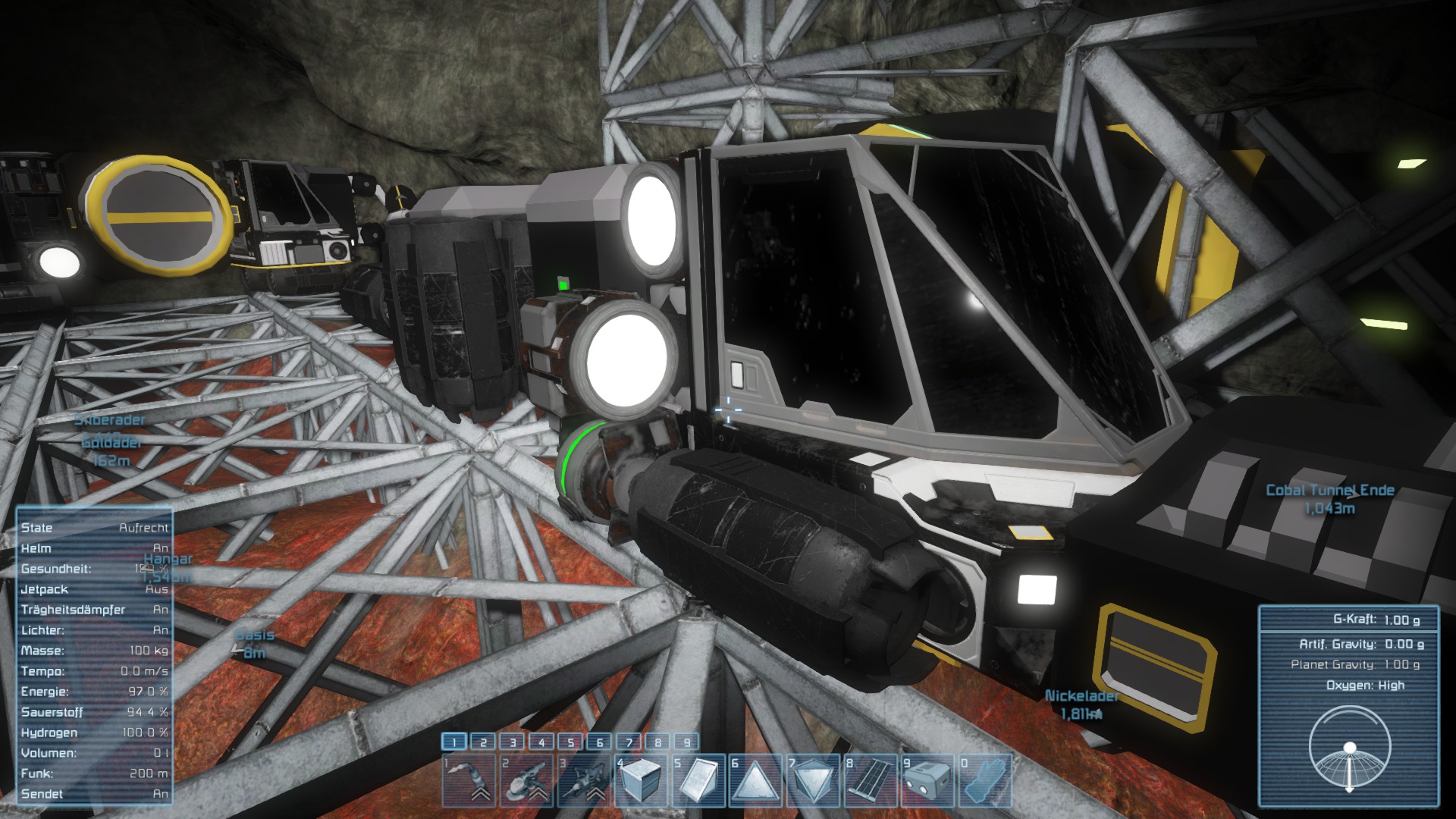This screenshot has height=819, width=1456.
Task: Pick the armor slope block
Action: (x=698, y=780)
